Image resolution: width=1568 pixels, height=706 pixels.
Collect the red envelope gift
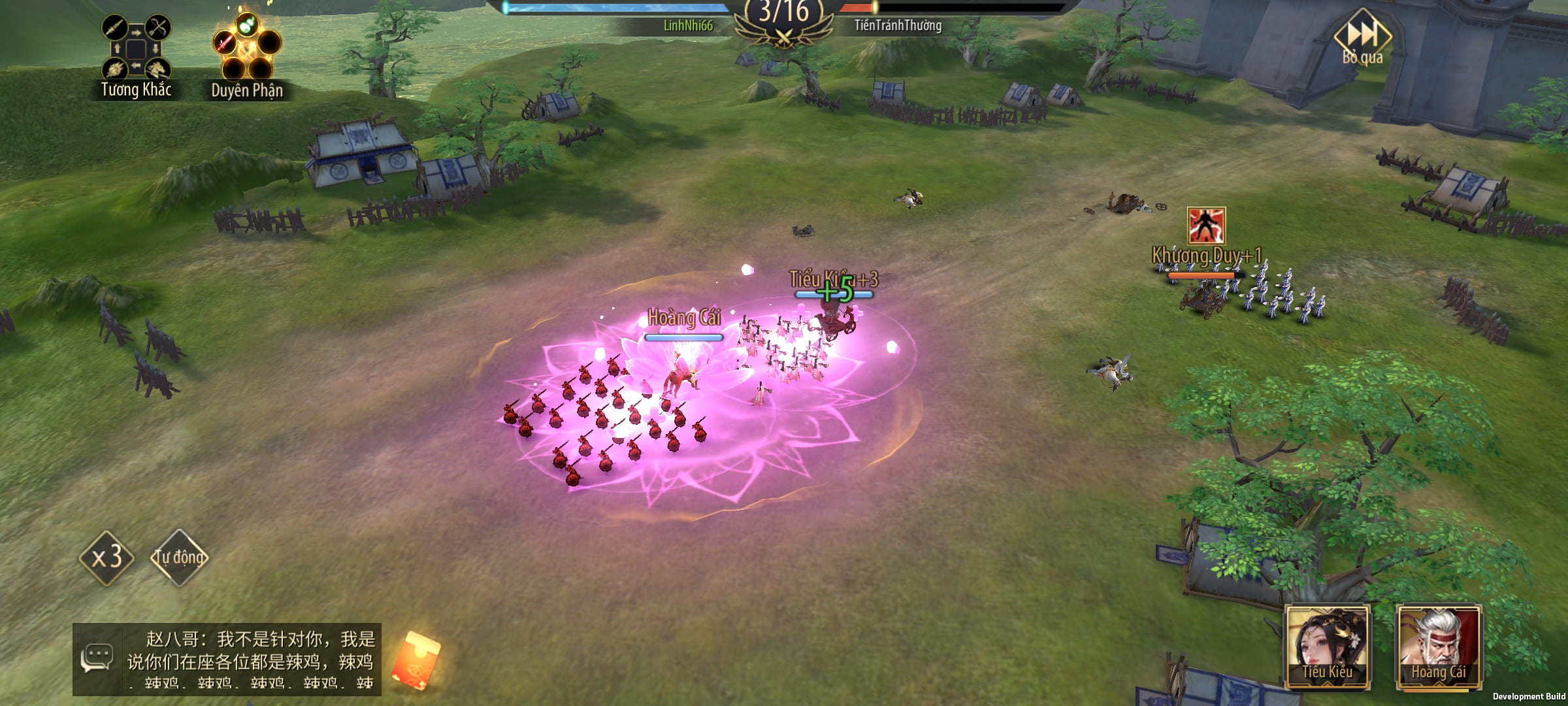(x=416, y=660)
